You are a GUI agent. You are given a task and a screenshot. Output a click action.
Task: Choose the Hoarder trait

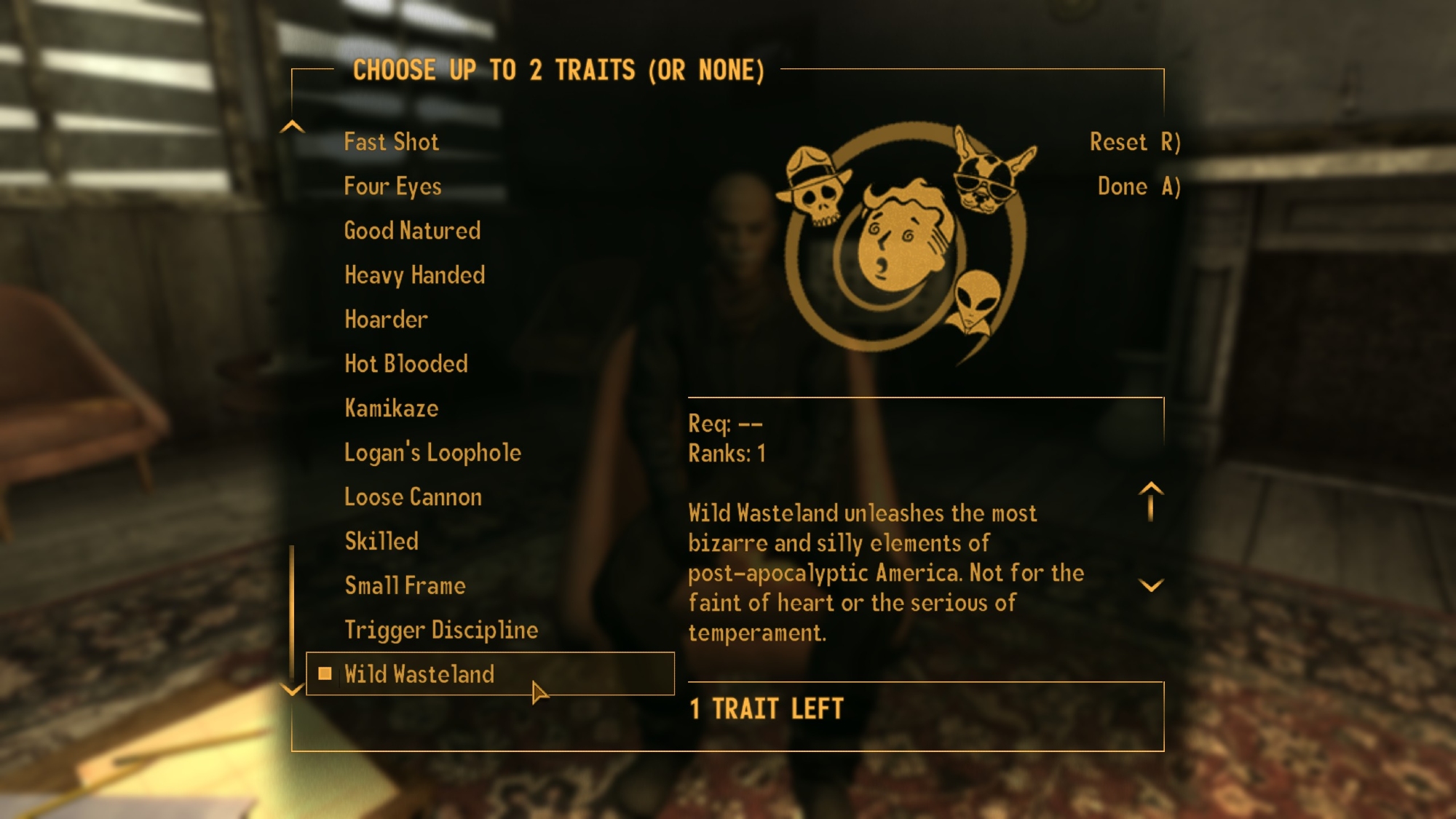coord(386,320)
